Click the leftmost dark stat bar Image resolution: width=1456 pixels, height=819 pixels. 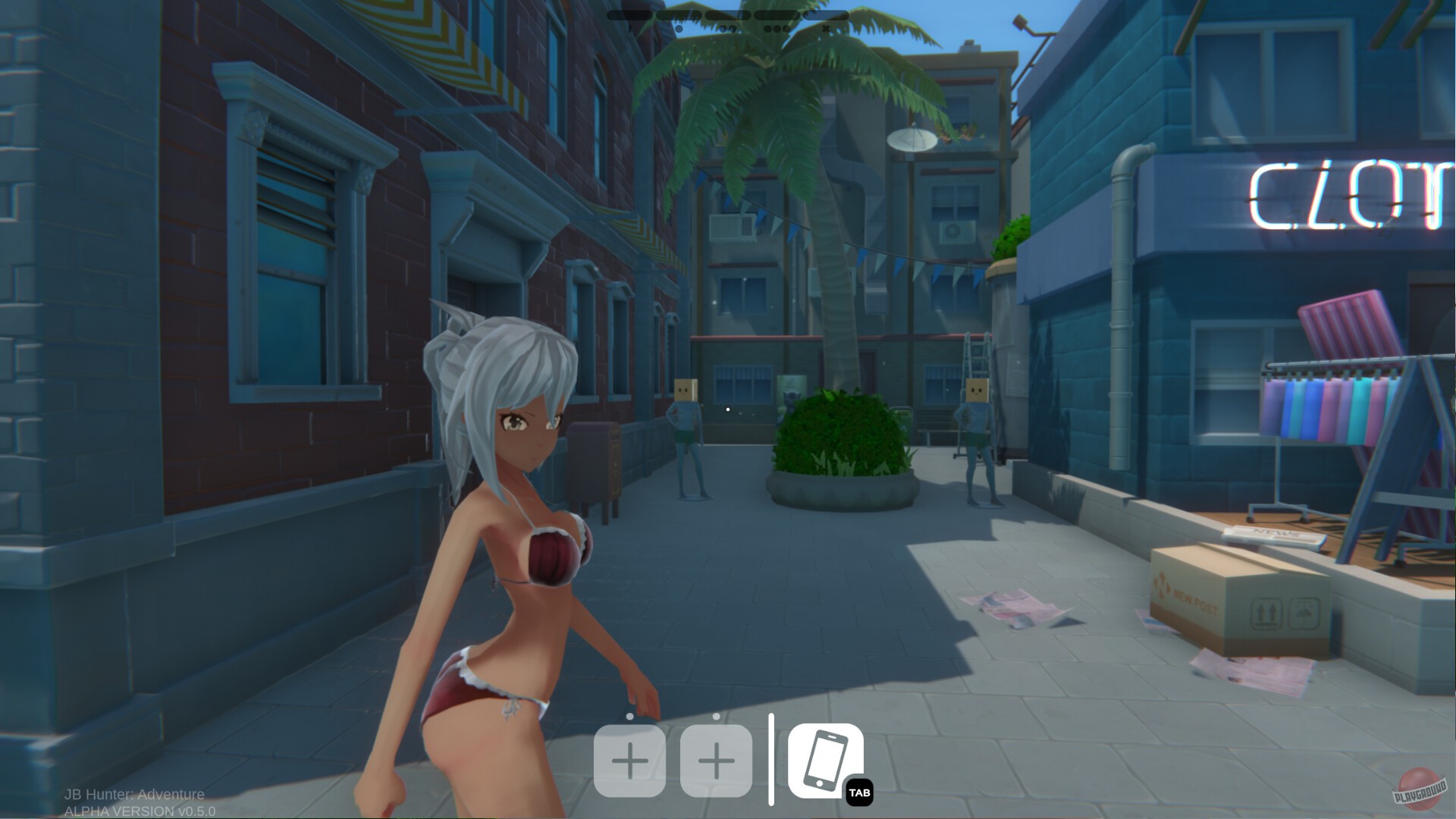point(629,14)
